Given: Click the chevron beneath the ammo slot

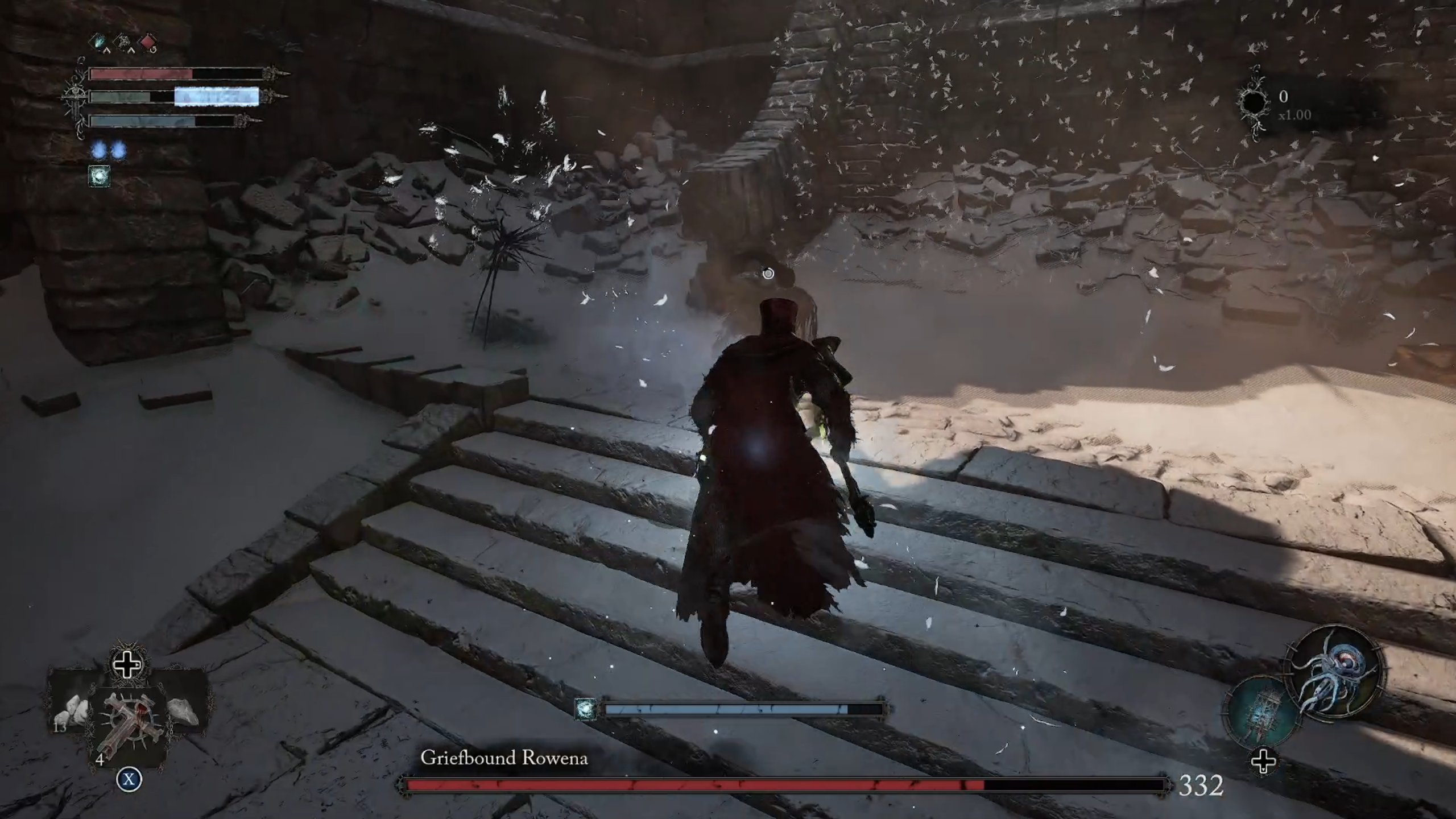Looking at the screenshot, I should coord(131,50).
